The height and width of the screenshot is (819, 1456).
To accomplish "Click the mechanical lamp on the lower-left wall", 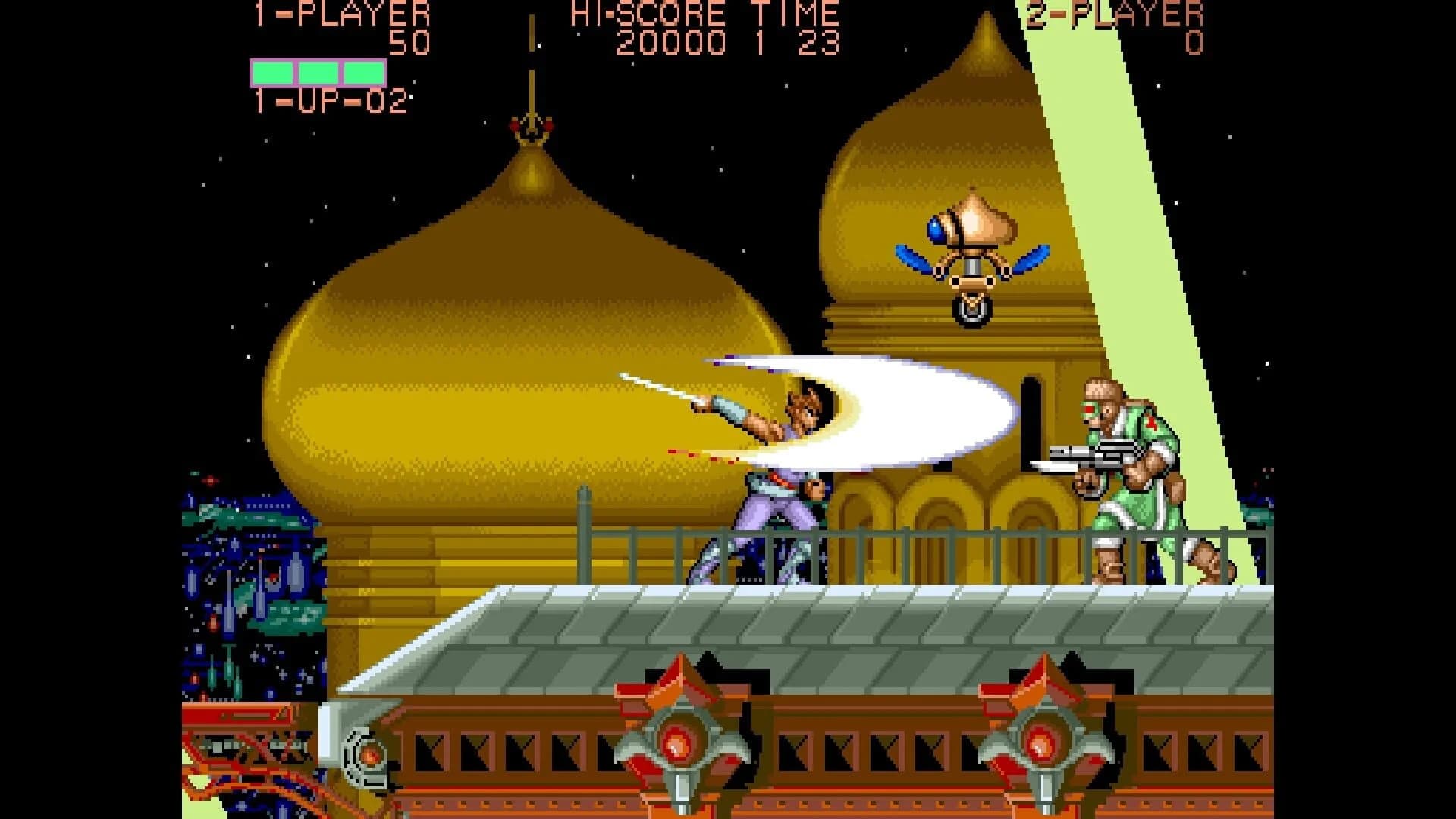I will pos(368,758).
